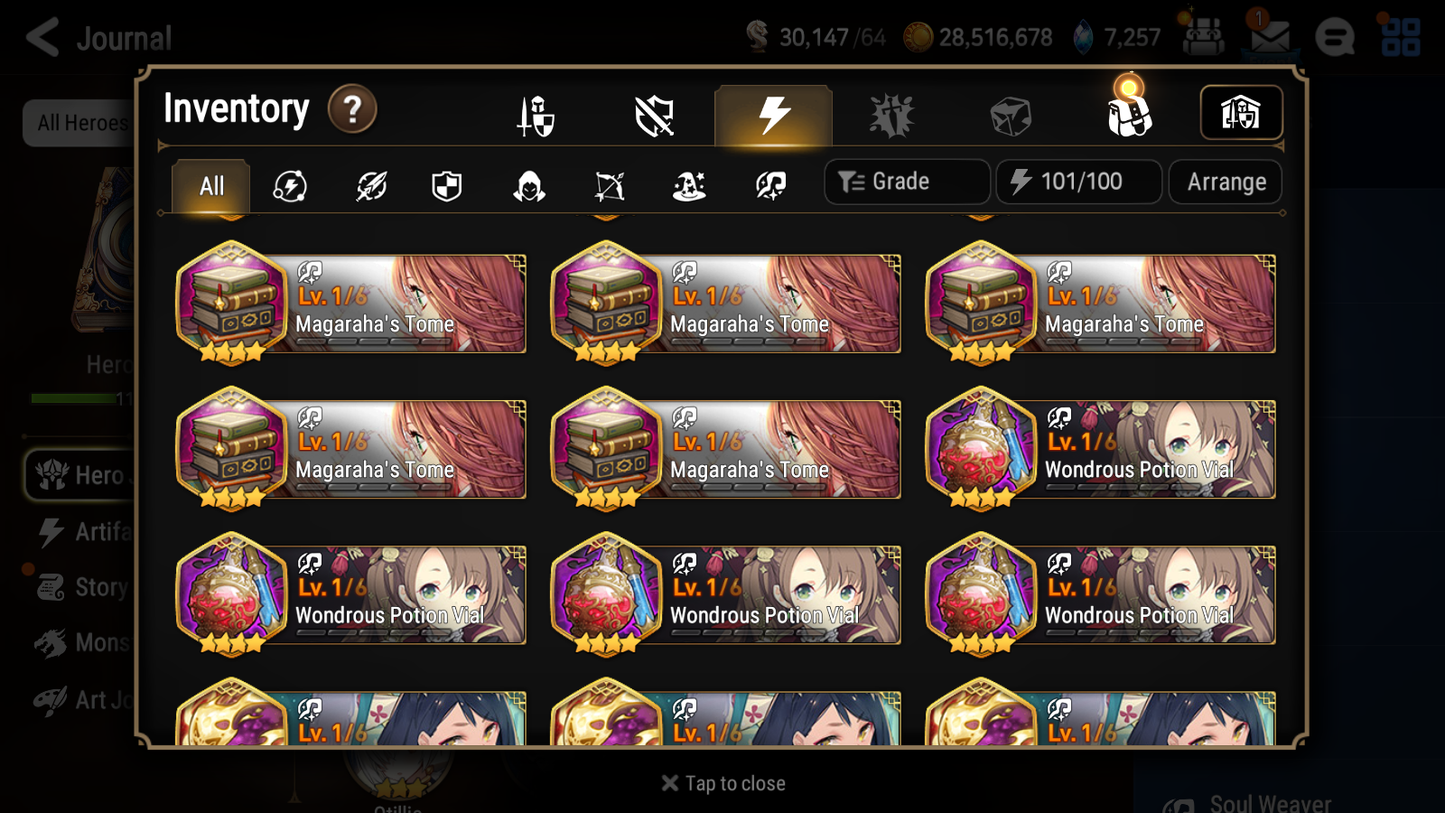The image size is (1445, 813).
Task: Select a Magaraha's Tome artifact thumbnail
Action: (231, 302)
